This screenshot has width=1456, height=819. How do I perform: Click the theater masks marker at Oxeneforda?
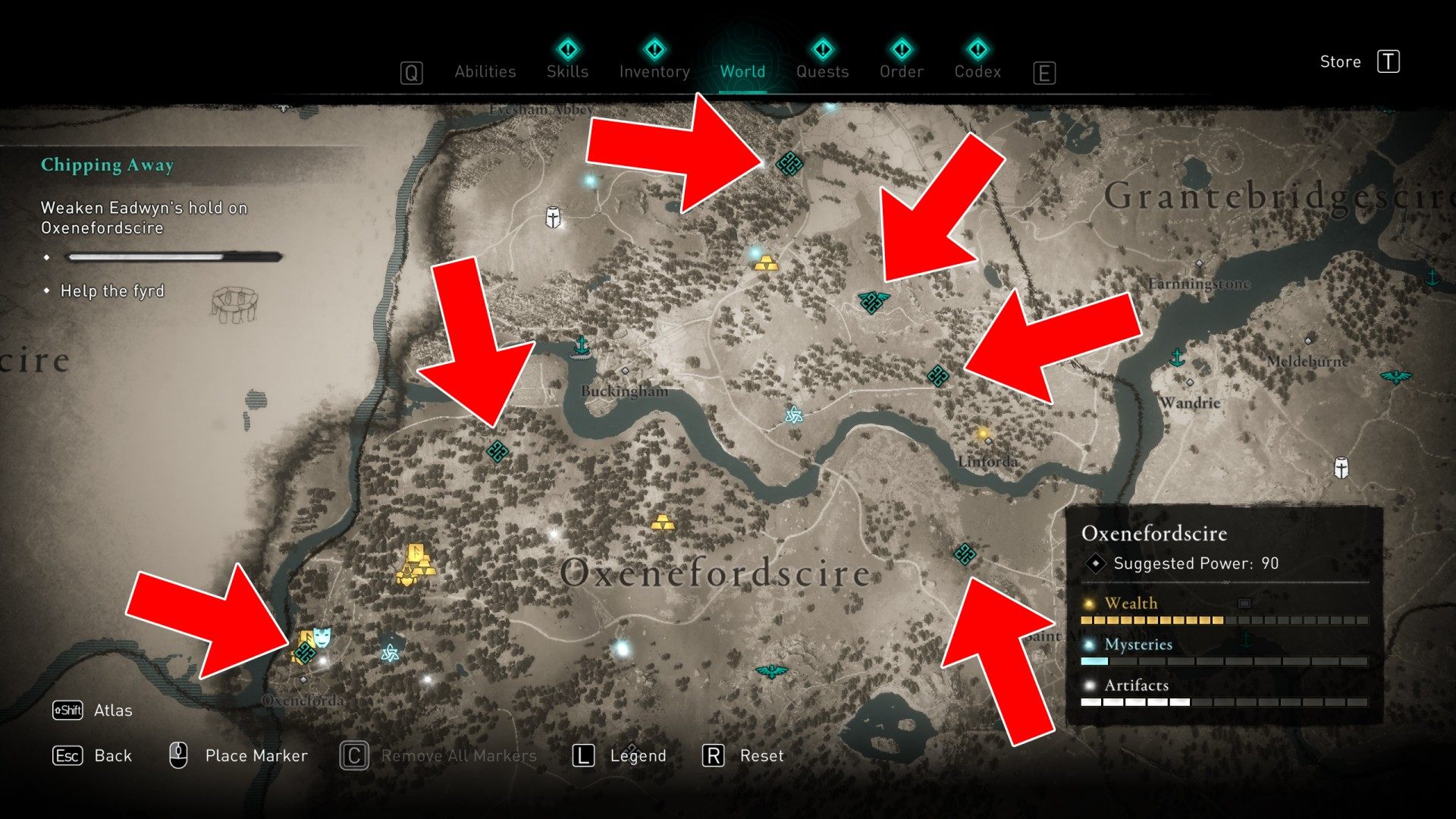pyautogui.click(x=322, y=635)
